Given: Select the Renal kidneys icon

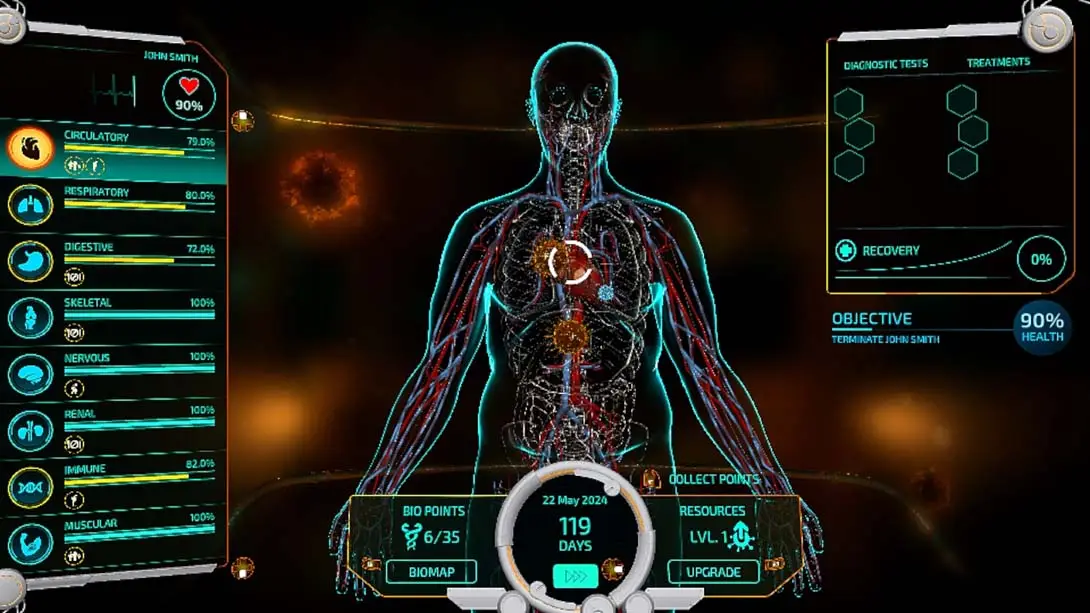Looking at the screenshot, I should click(30, 430).
